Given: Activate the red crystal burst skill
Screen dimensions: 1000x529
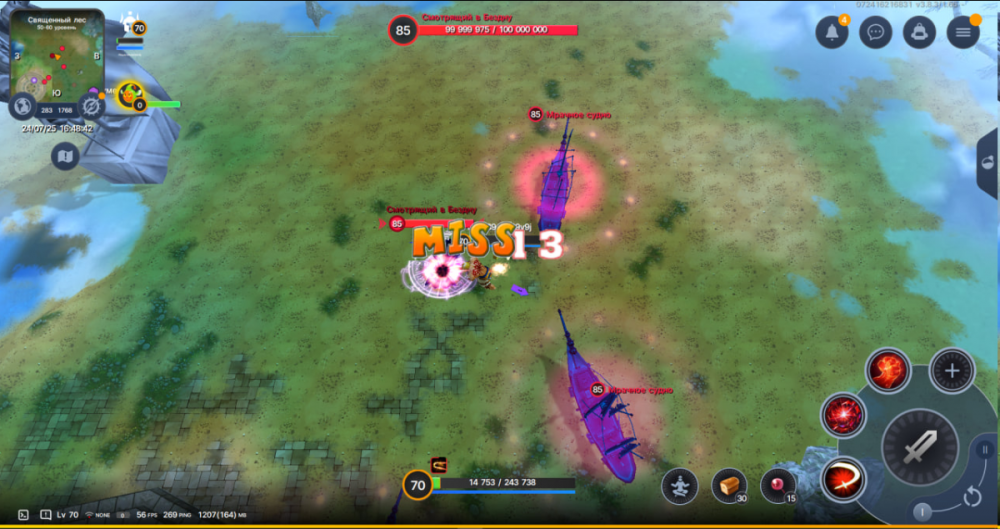Looking at the screenshot, I should [843, 415].
